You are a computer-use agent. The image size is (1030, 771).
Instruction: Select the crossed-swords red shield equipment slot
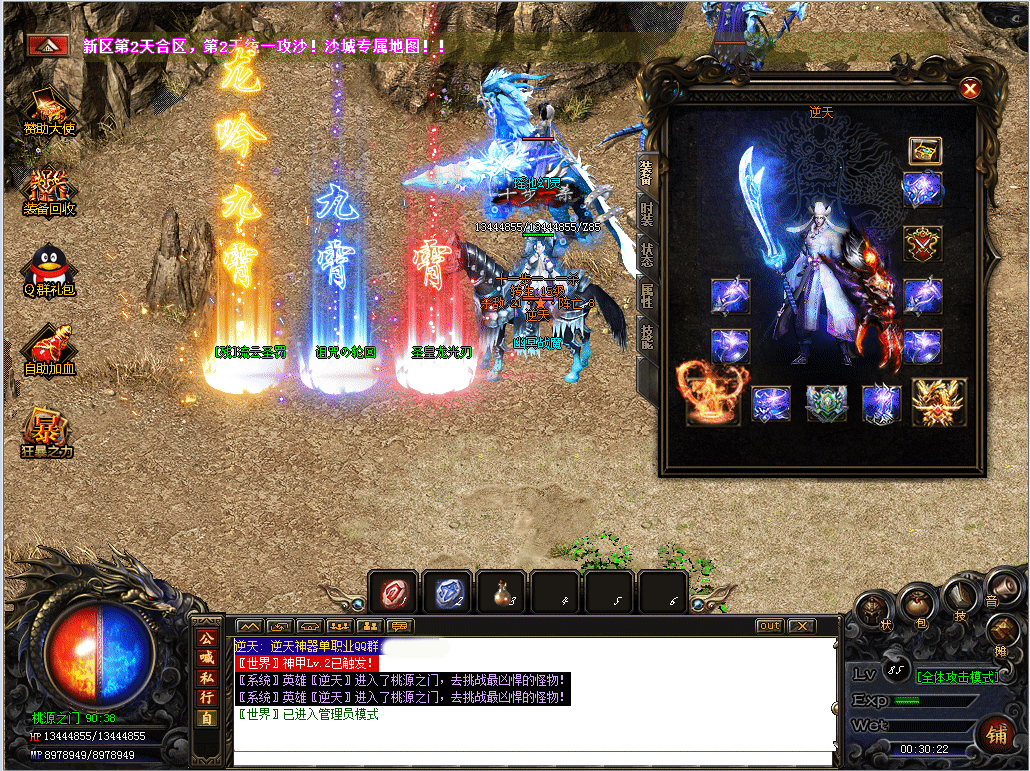922,243
